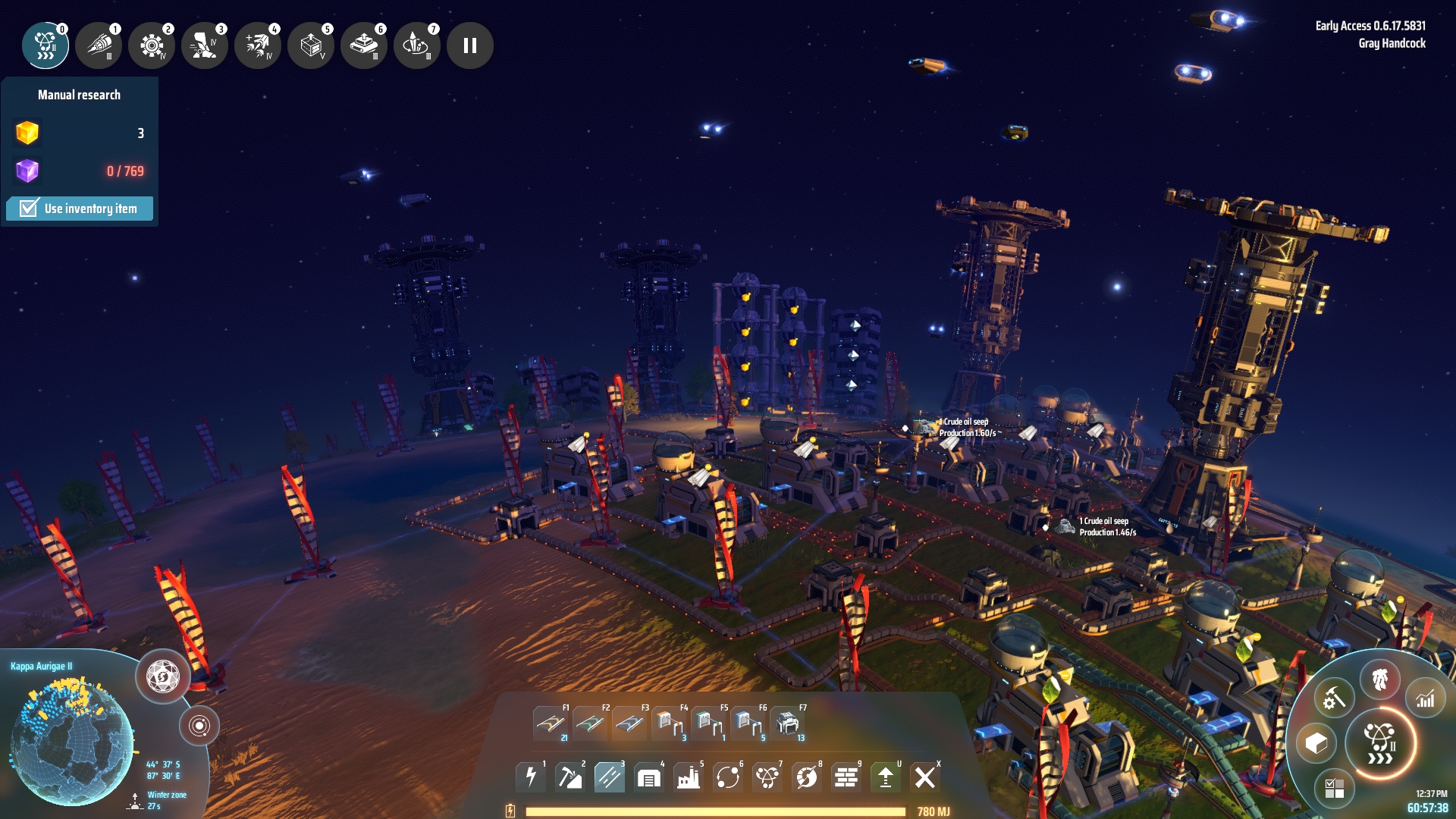Select the mecha boot research in queue slot 3
This screenshot has height=819, width=1456.
click(205, 46)
